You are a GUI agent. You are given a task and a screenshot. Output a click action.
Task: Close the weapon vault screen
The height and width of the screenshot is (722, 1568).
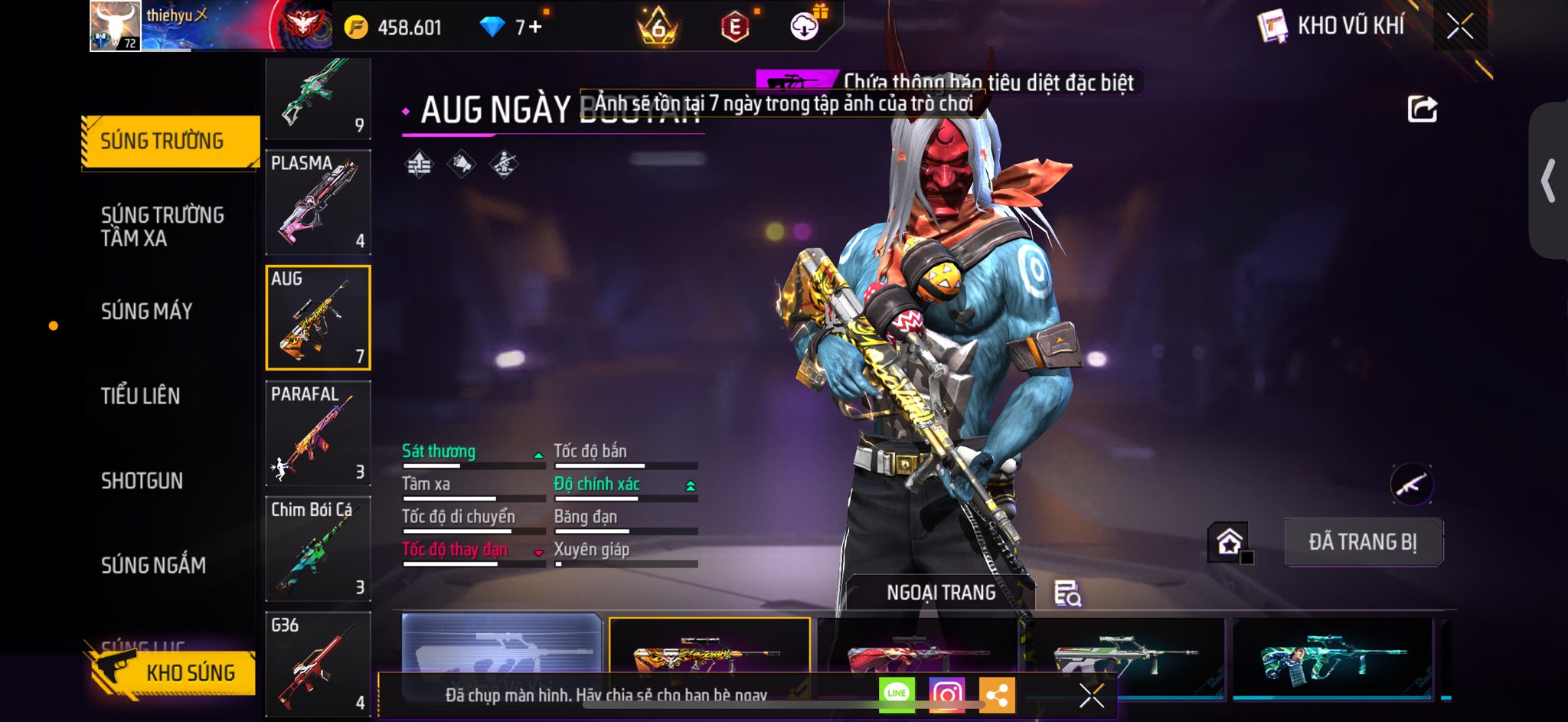click(x=1460, y=27)
